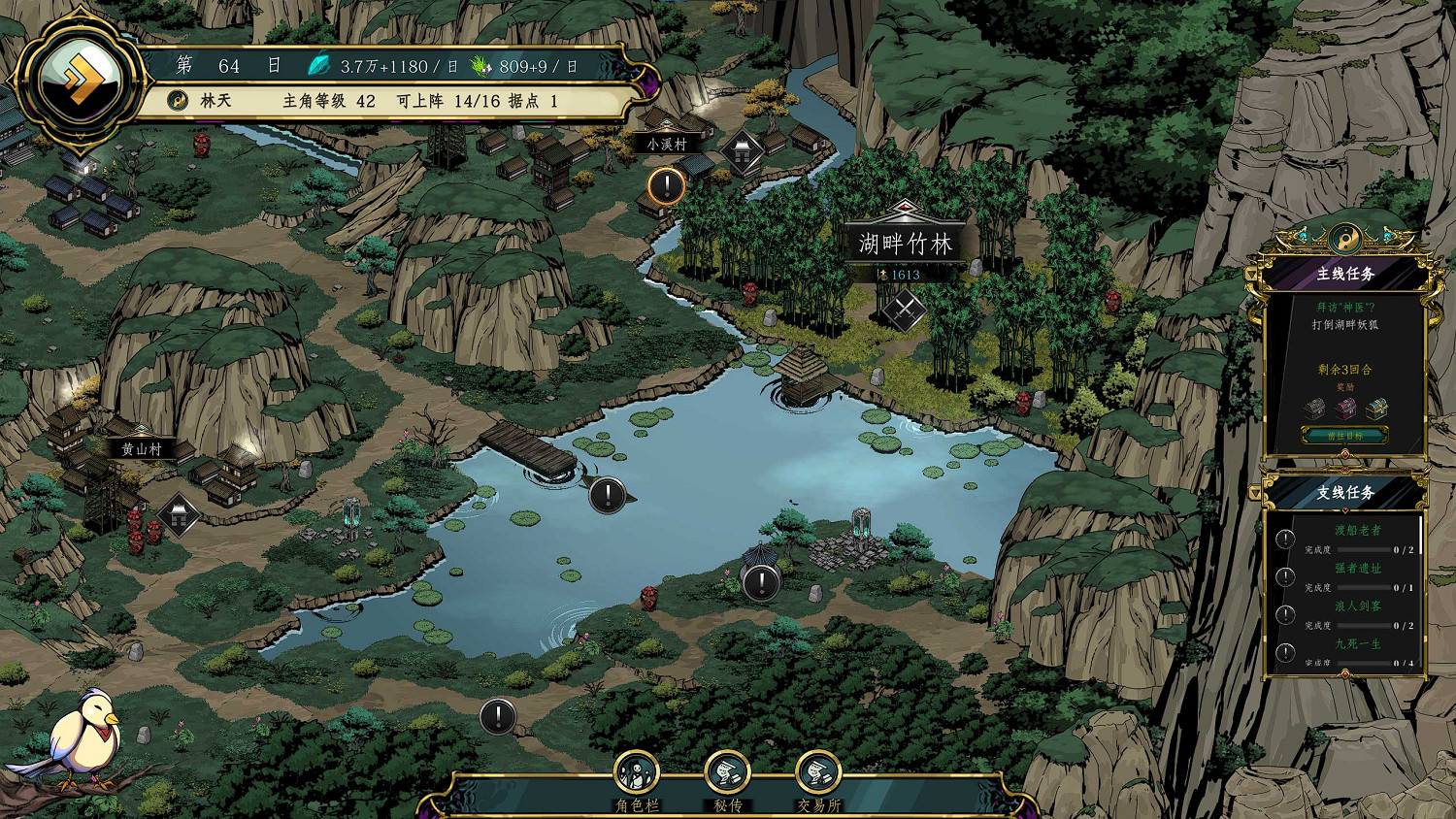The image size is (1456, 819).
Task: Click the 前往目标 go-to-target button
Action: pos(1344,437)
